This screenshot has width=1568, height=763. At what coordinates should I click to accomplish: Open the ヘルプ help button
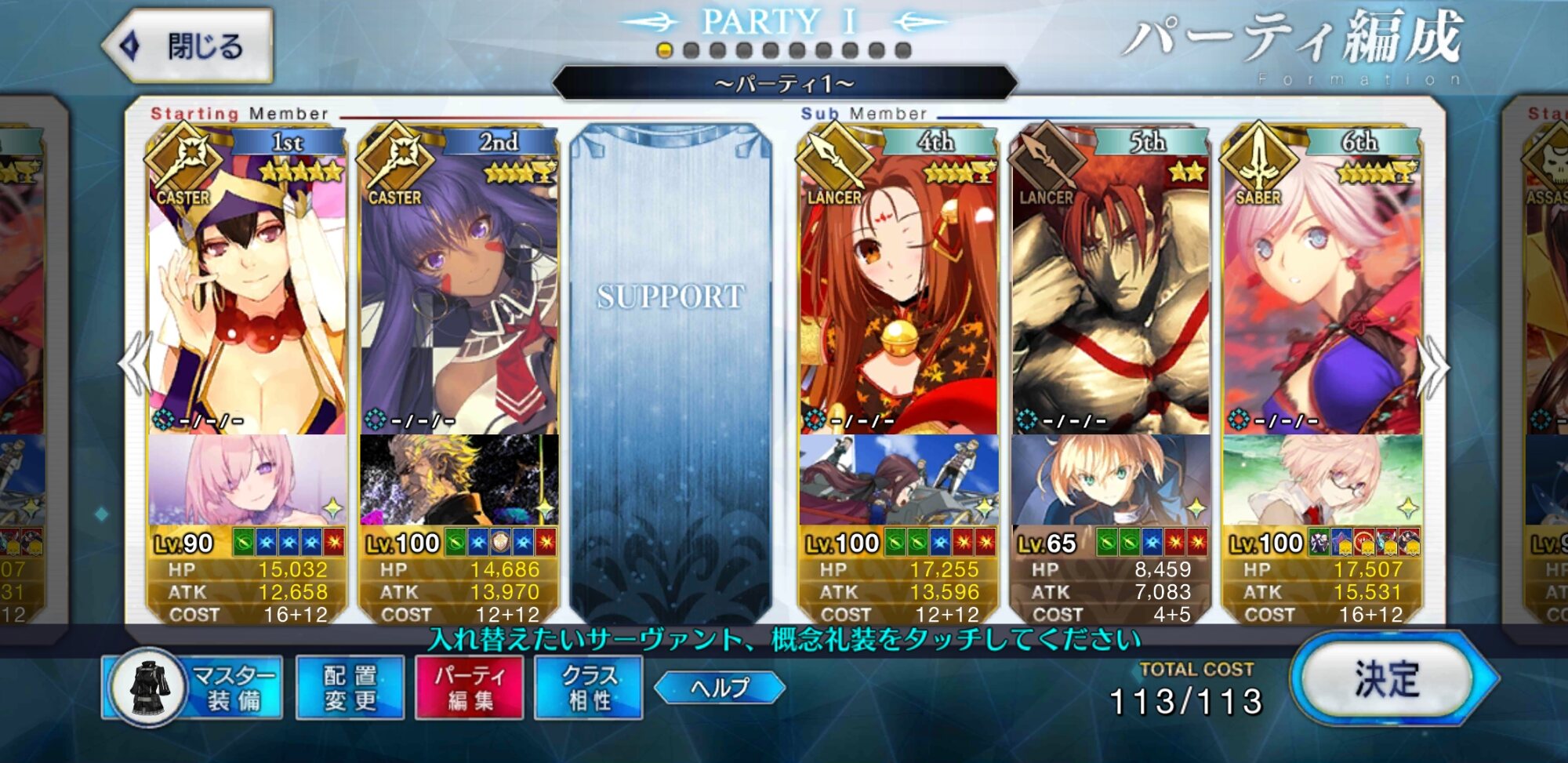pyautogui.click(x=719, y=688)
